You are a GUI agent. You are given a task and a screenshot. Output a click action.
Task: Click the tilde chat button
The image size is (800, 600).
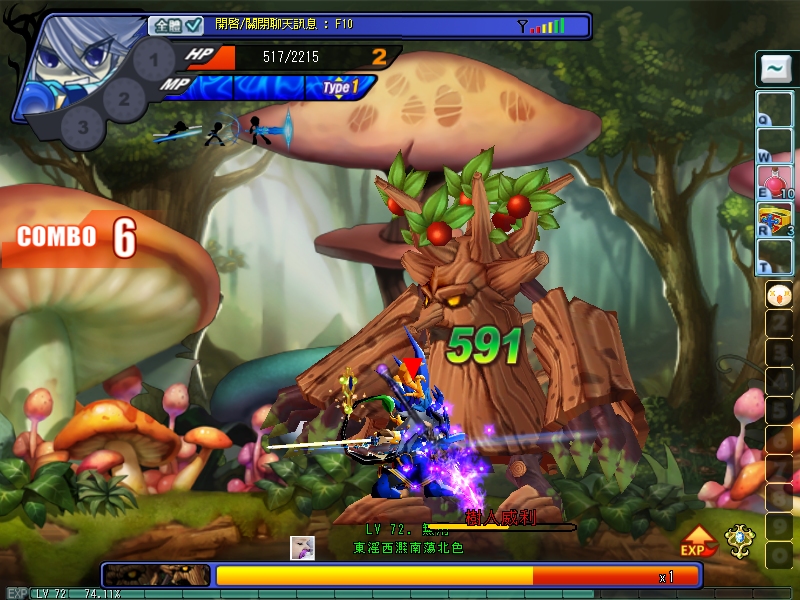[773, 69]
